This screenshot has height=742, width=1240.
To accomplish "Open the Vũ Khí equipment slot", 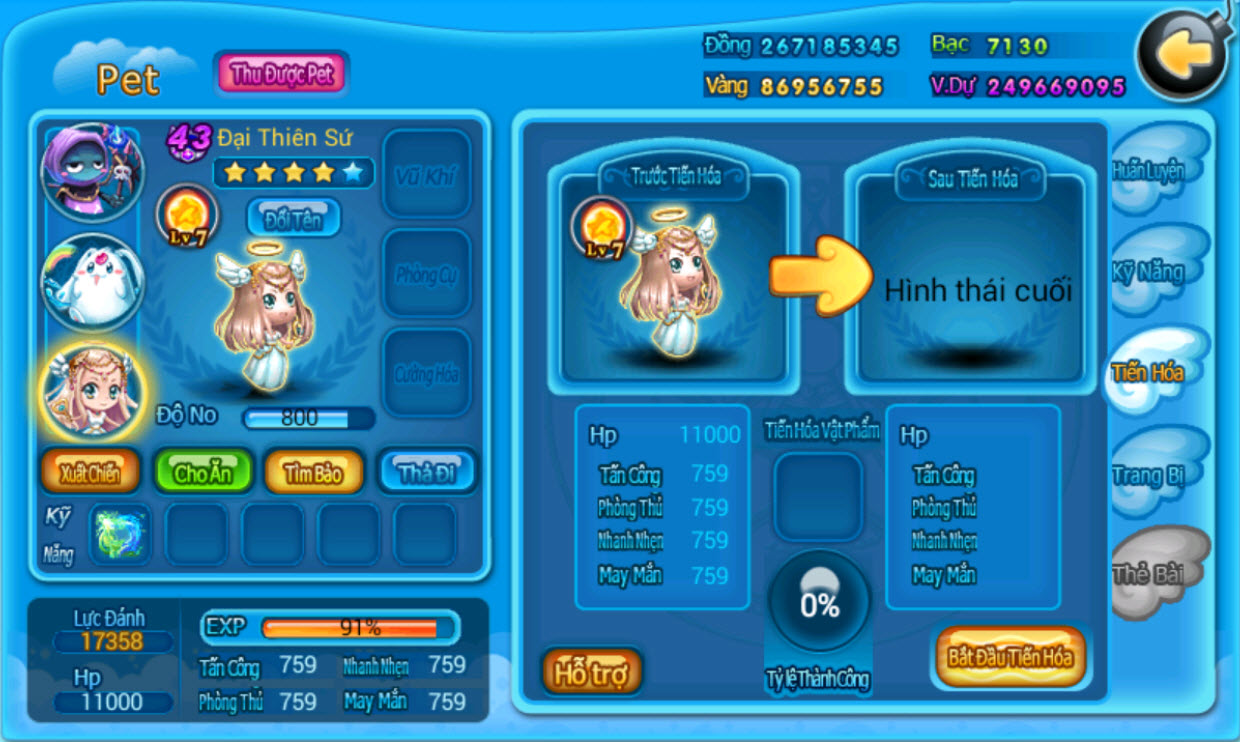I will (426, 175).
